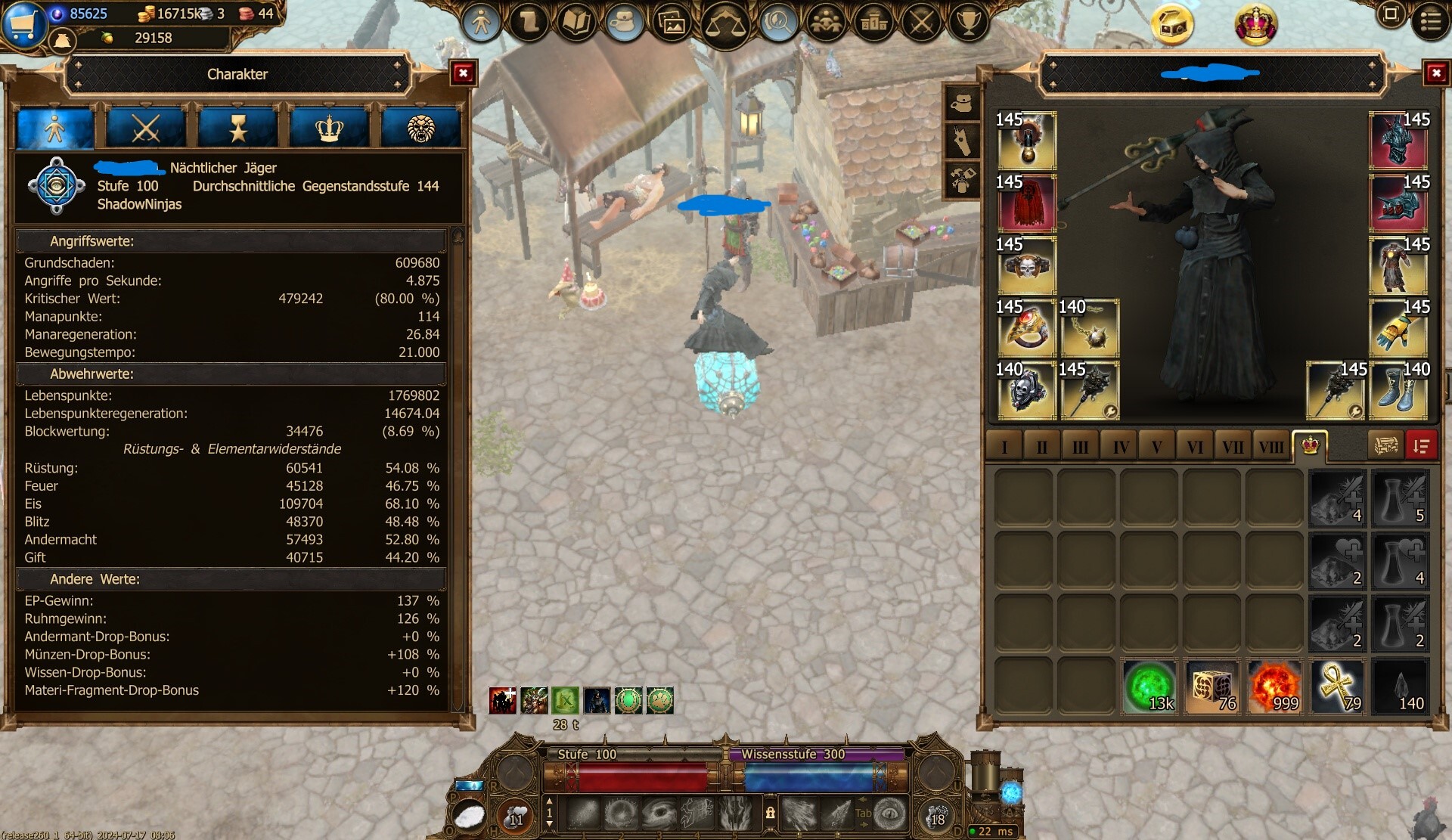1452x840 pixels.
Task: Sort the inventory items
Action: point(1421,446)
